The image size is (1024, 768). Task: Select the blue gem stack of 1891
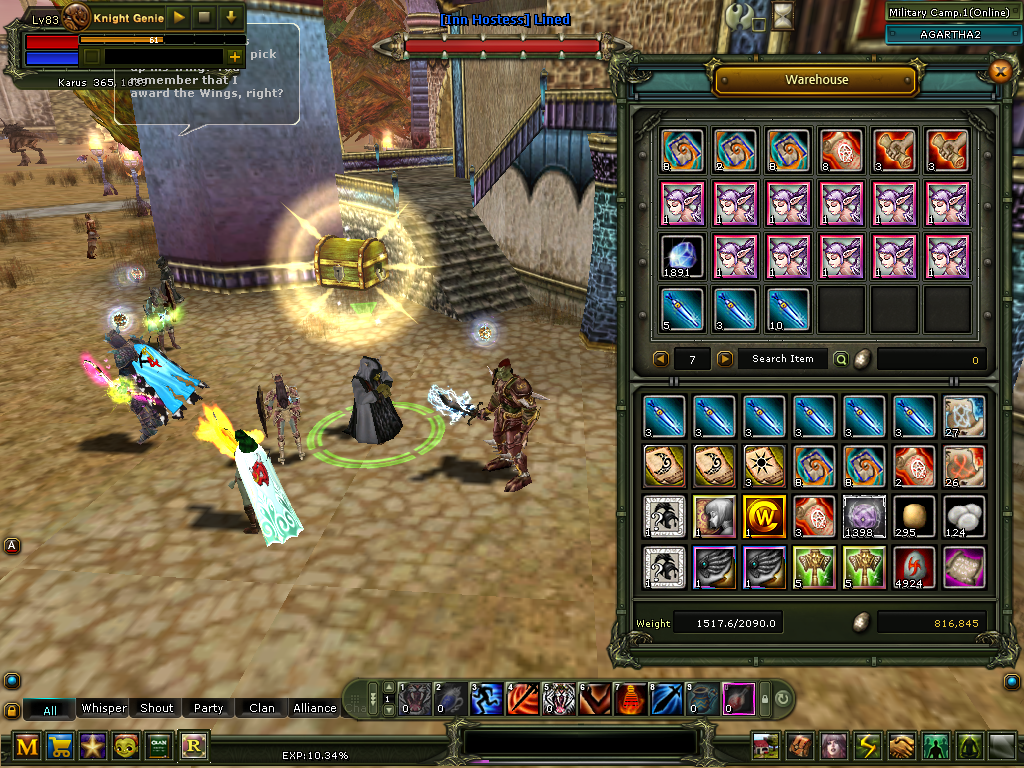click(682, 256)
